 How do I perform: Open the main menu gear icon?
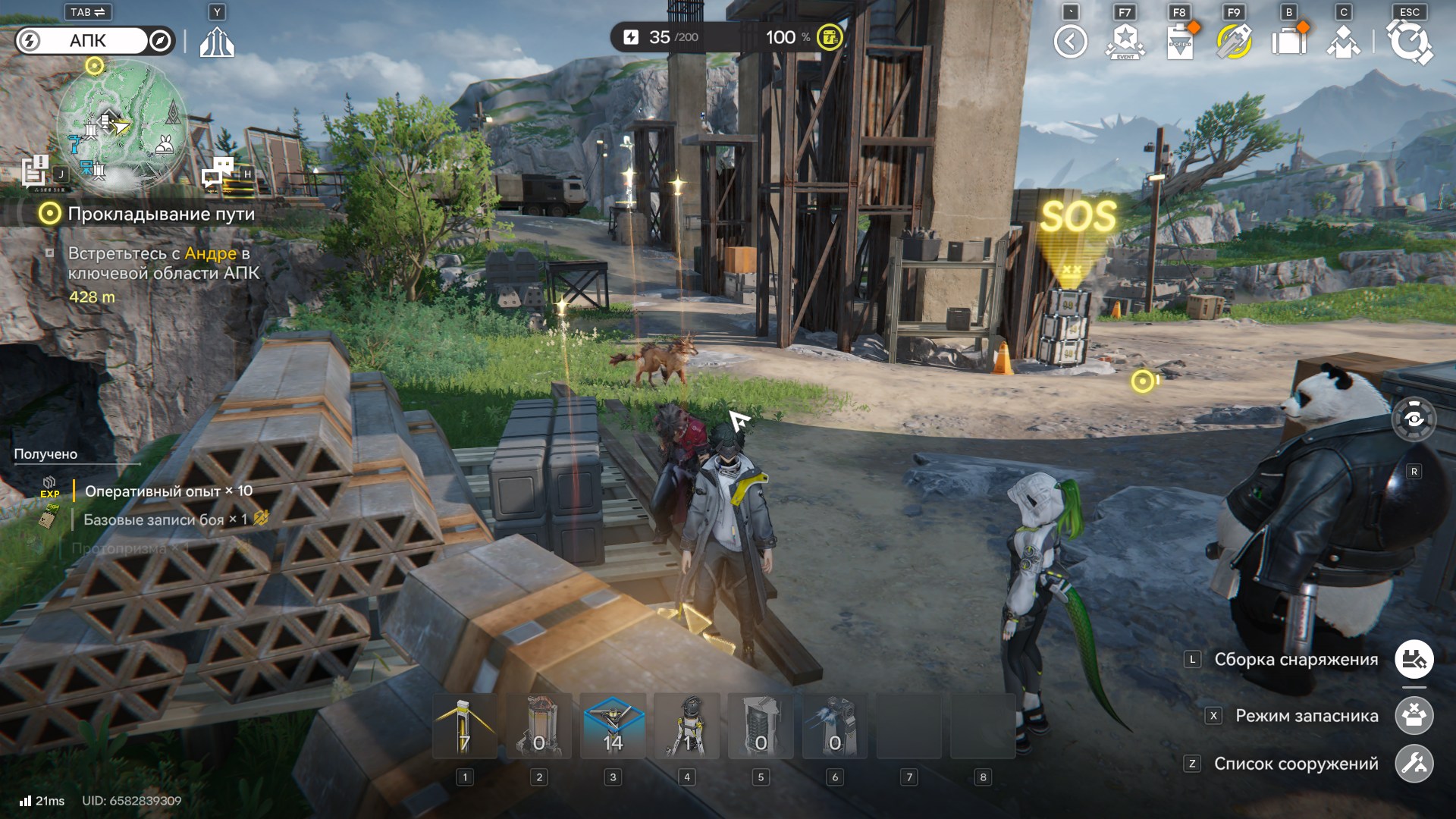click(x=1410, y=42)
